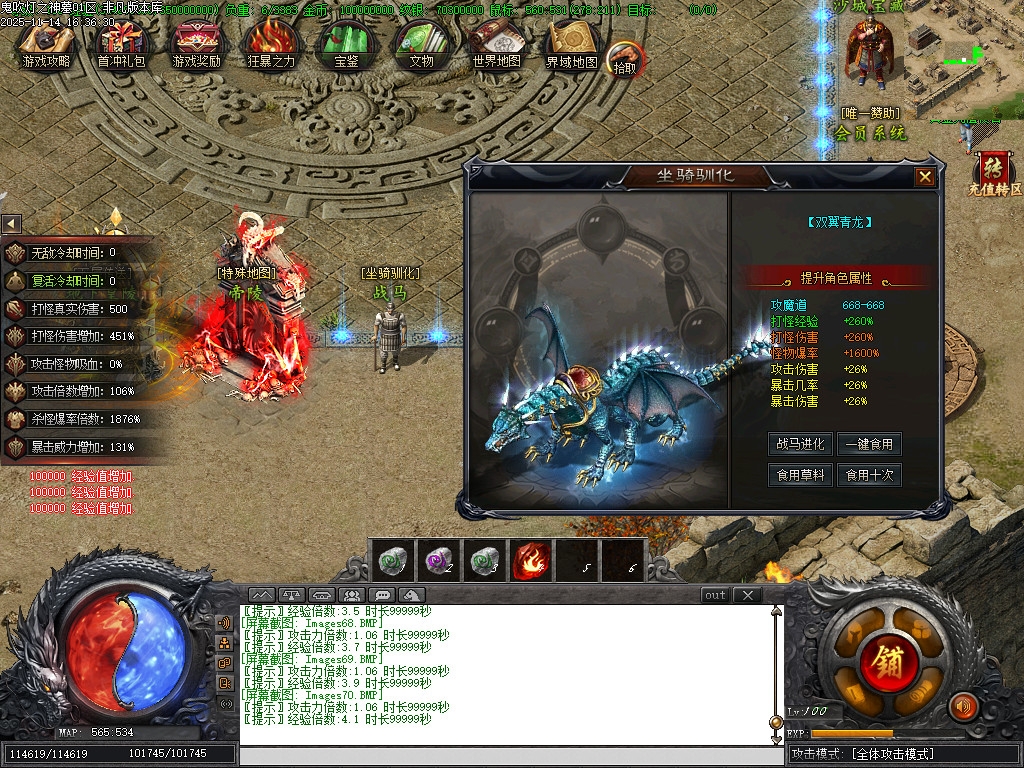Open the 界域地图 realm map icon

(x=571, y=45)
